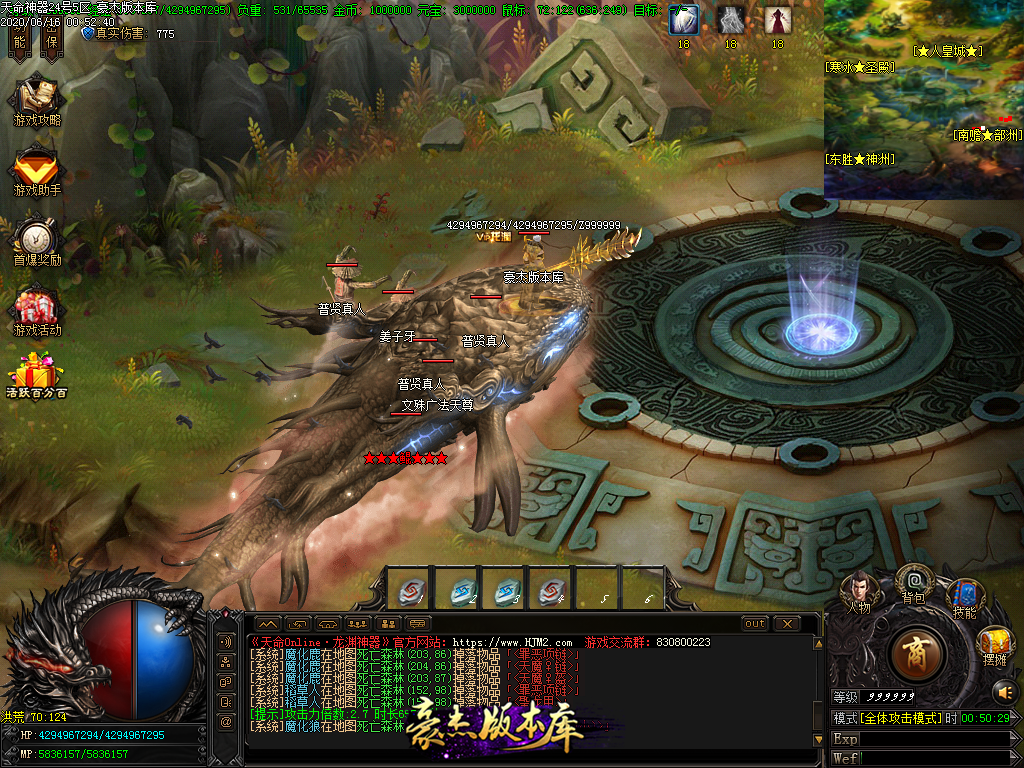Viewport: 1024px width, 768px height.
Task: Open the 技能 skills book
Action: [964, 596]
